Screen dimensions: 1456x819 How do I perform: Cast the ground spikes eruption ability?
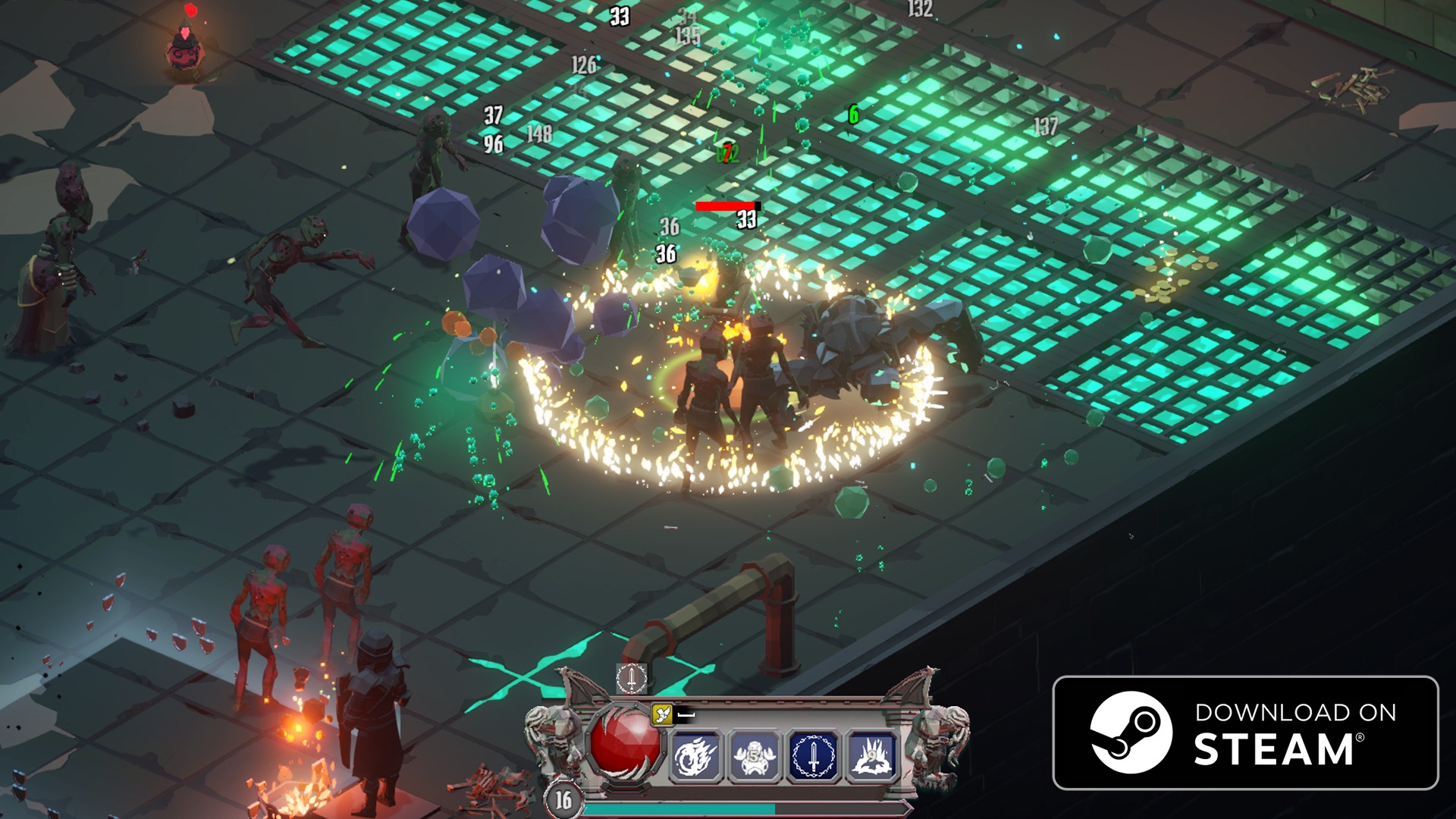point(871,756)
